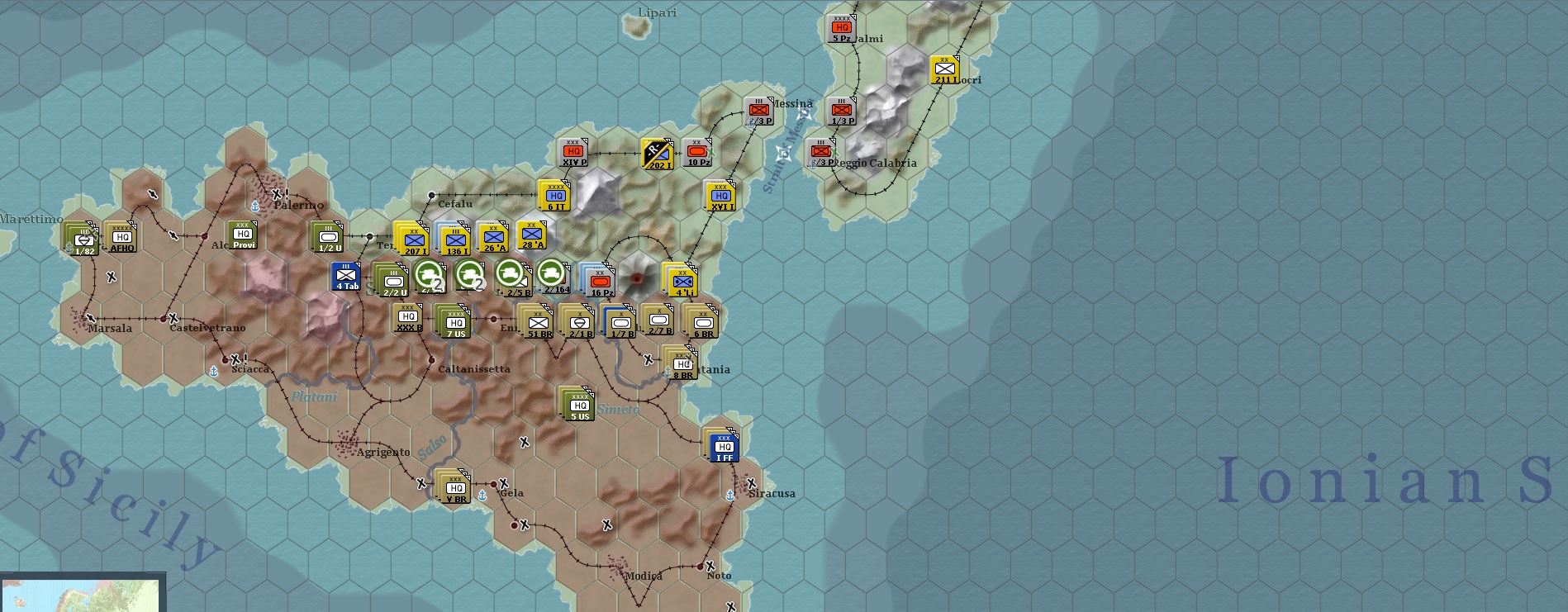Select the 1/3 P unit near Reggio Calabria

click(x=842, y=110)
